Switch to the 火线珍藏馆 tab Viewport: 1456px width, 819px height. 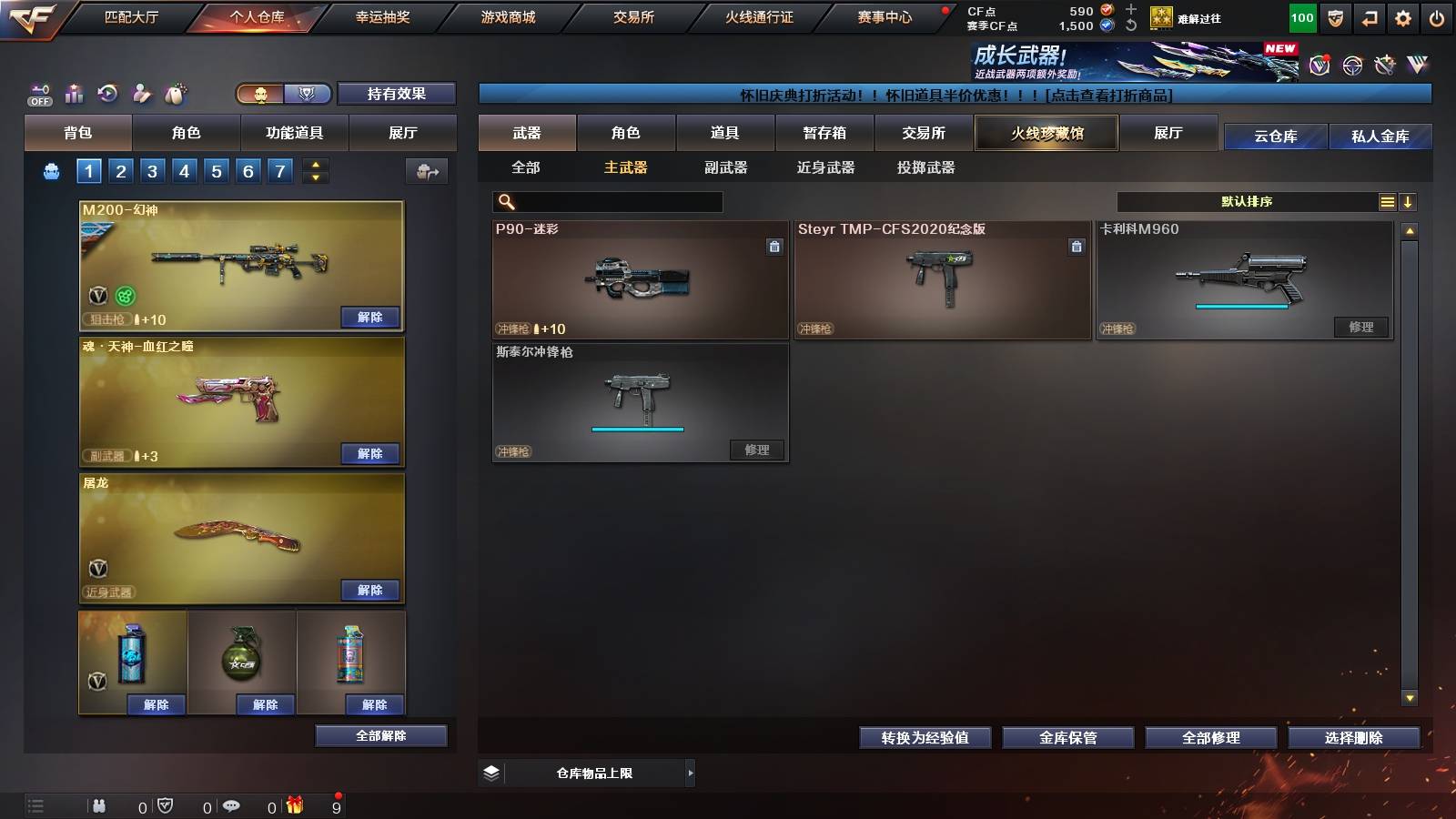click(1046, 133)
